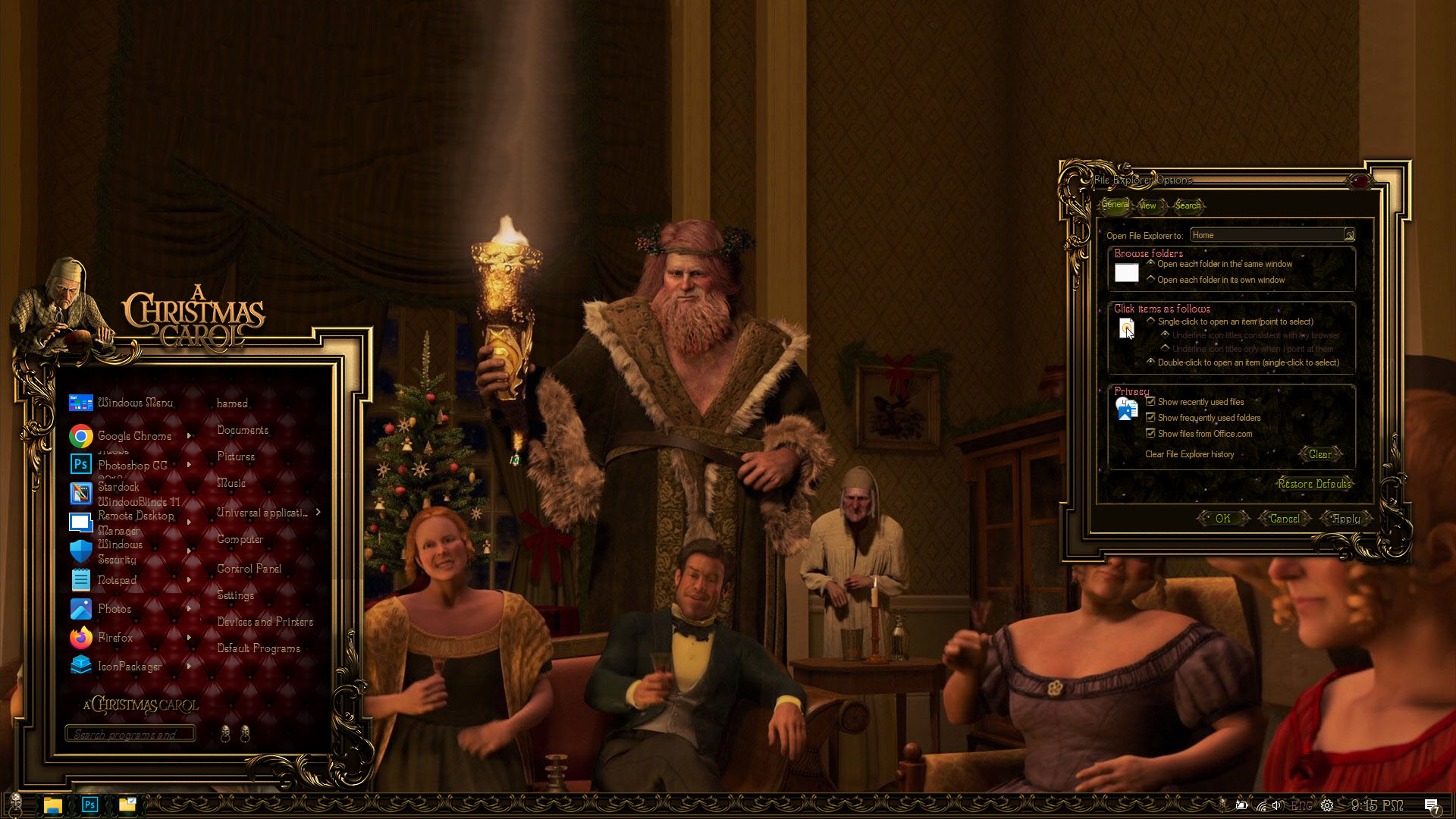1456x819 pixels.
Task: Select open each folder in its own window
Action: point(1151,280)
